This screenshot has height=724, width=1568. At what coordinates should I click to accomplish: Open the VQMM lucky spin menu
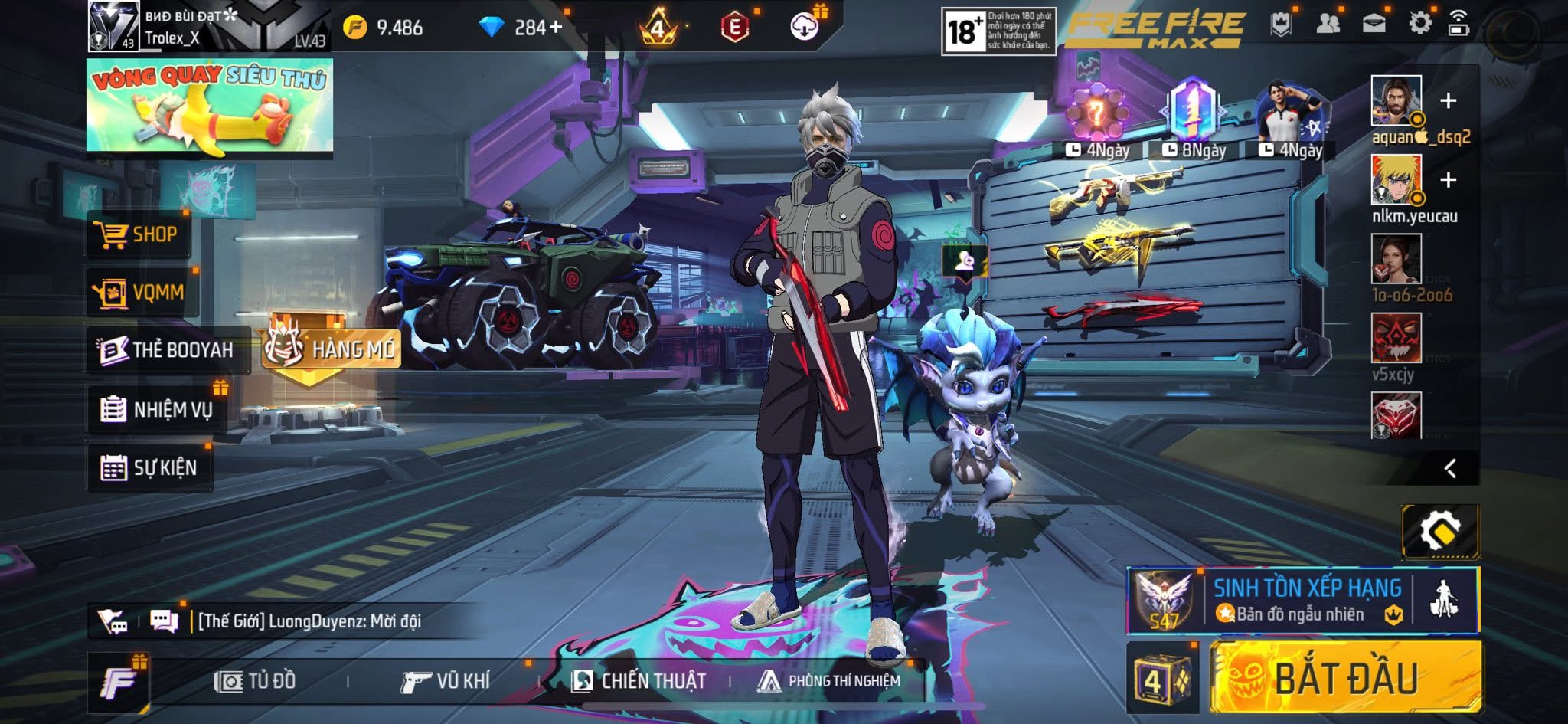click(x=140, y=292)
